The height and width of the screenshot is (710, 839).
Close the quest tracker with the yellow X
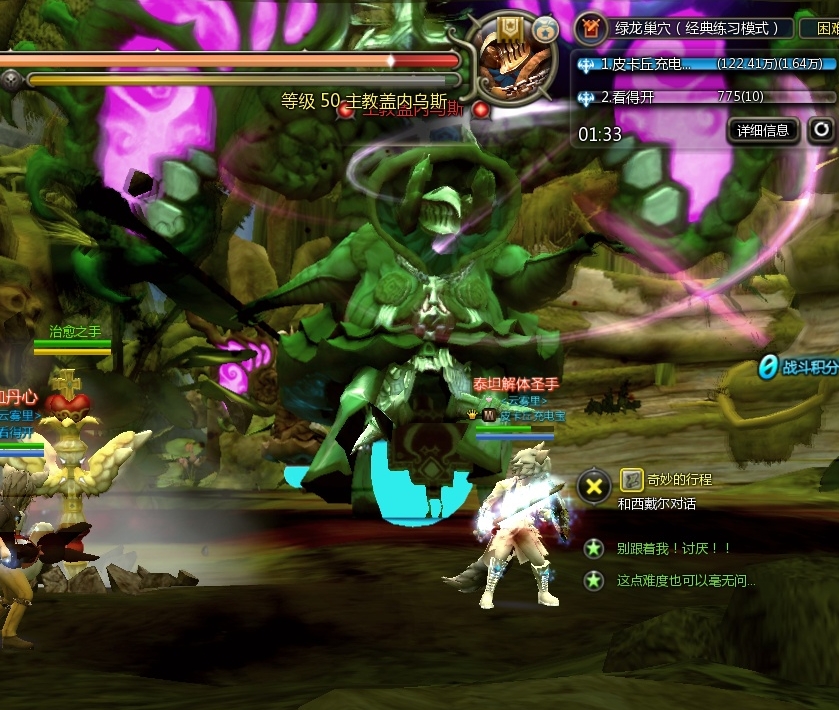pyautogui.click(x=594, y=487)
